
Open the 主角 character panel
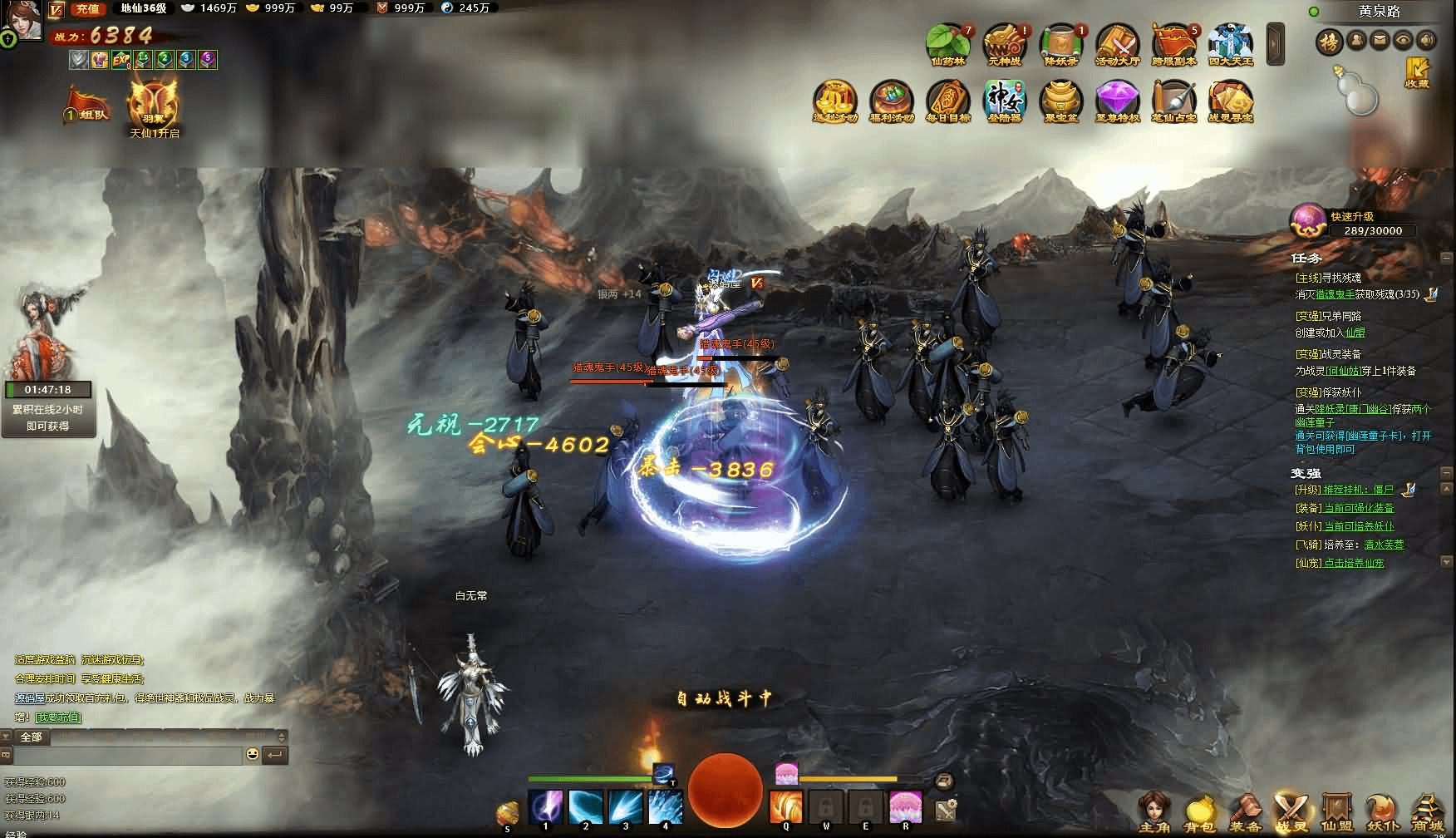[x=1154, y=812]
